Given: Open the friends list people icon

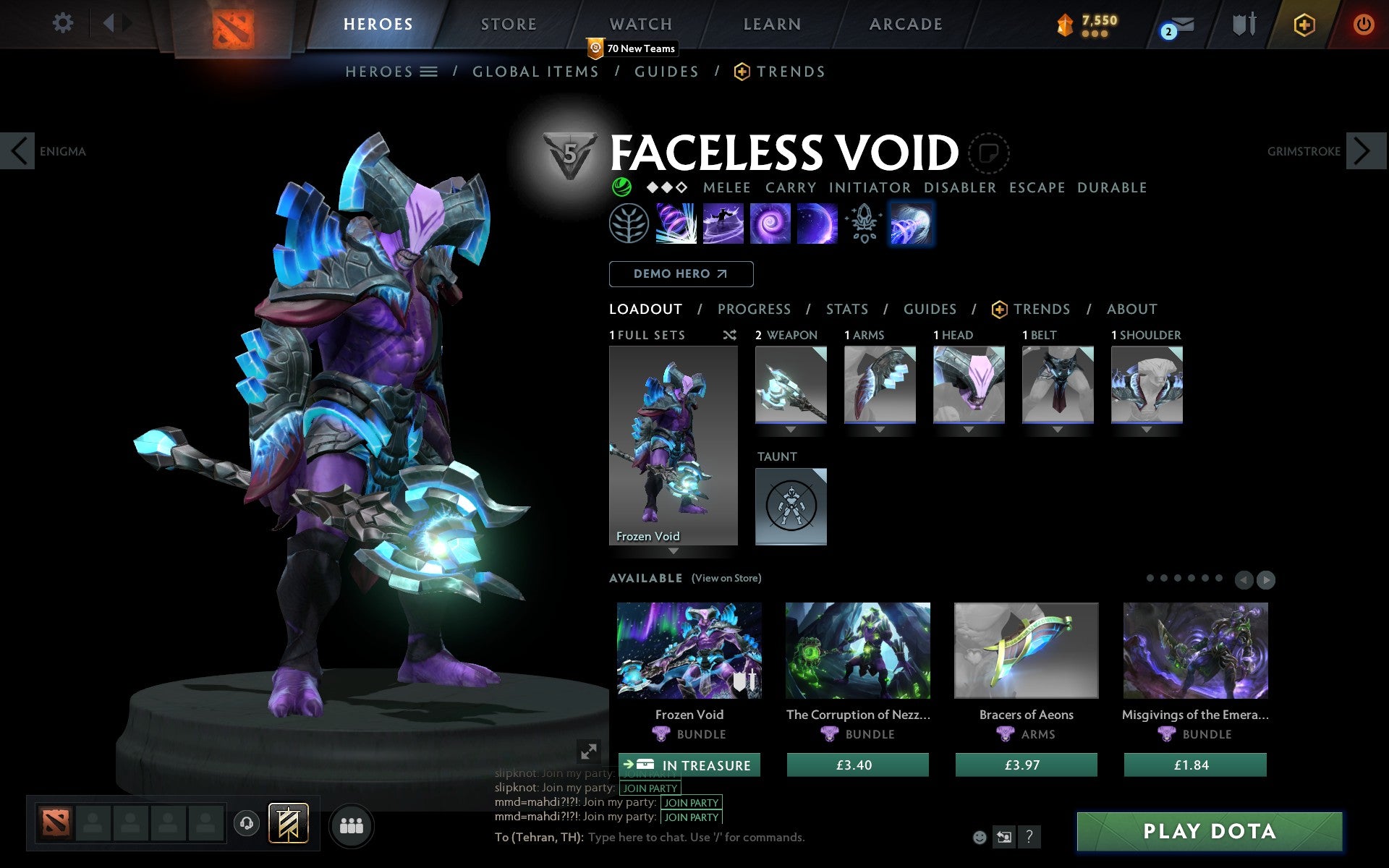Looking at the screenshot, I should pos(352,825).
